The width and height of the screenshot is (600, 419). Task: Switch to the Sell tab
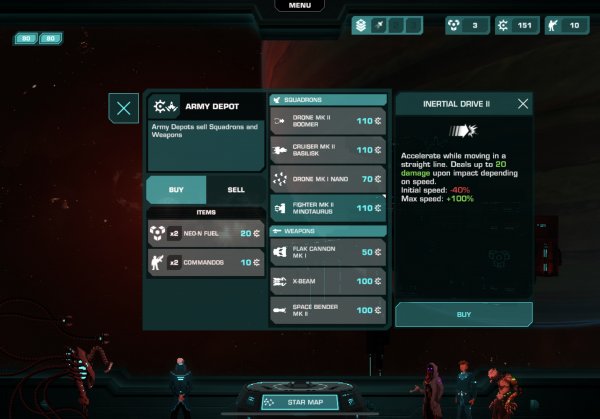tap(236, 189)
